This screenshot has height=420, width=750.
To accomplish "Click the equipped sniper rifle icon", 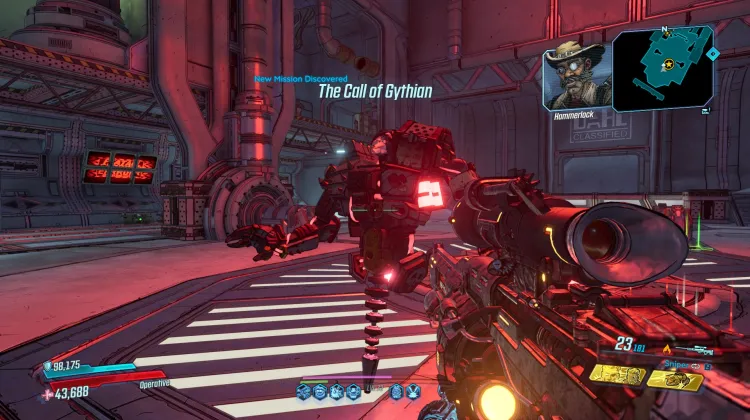I will coord(696,351).
